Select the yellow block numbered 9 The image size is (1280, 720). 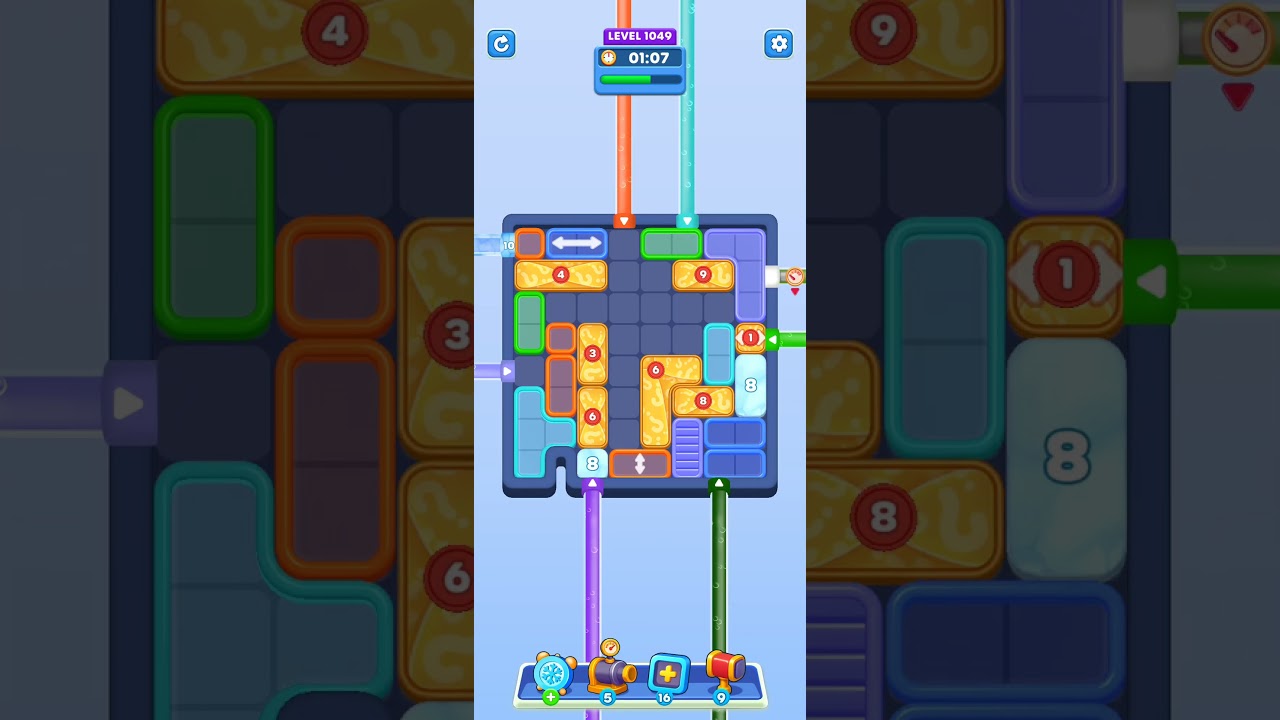point(703,273)
